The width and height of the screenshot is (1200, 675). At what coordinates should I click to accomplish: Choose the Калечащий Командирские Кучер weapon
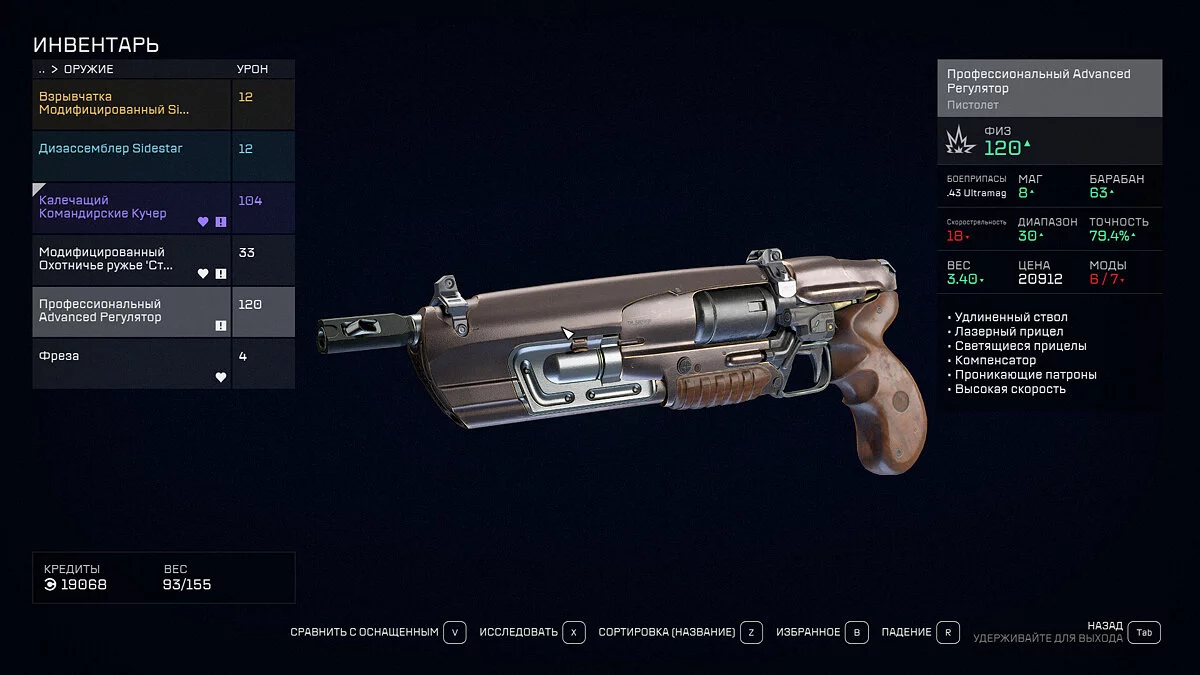click(x=132, y=208)
